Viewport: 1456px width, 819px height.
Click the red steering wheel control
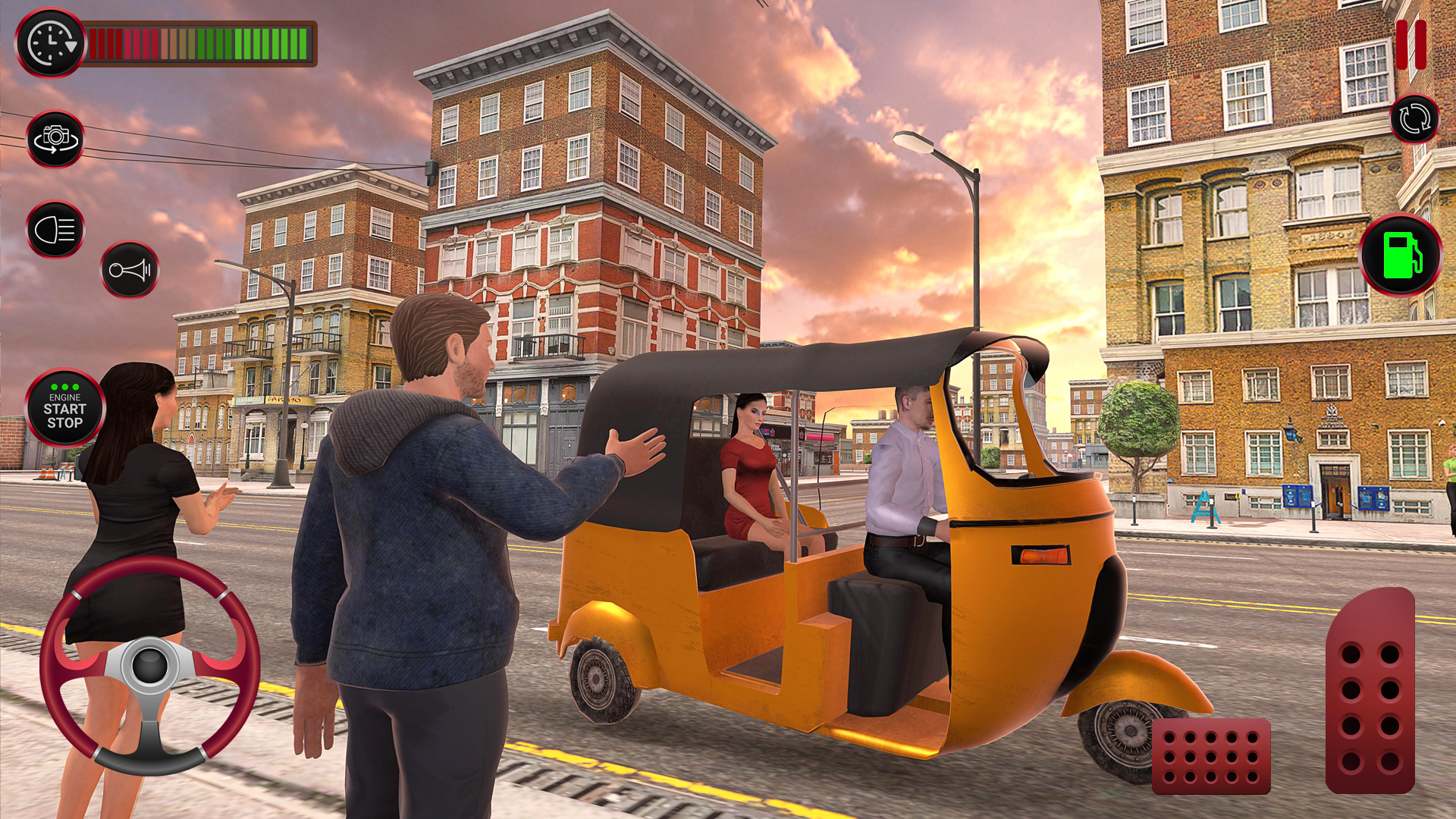[x=149, y=666]
